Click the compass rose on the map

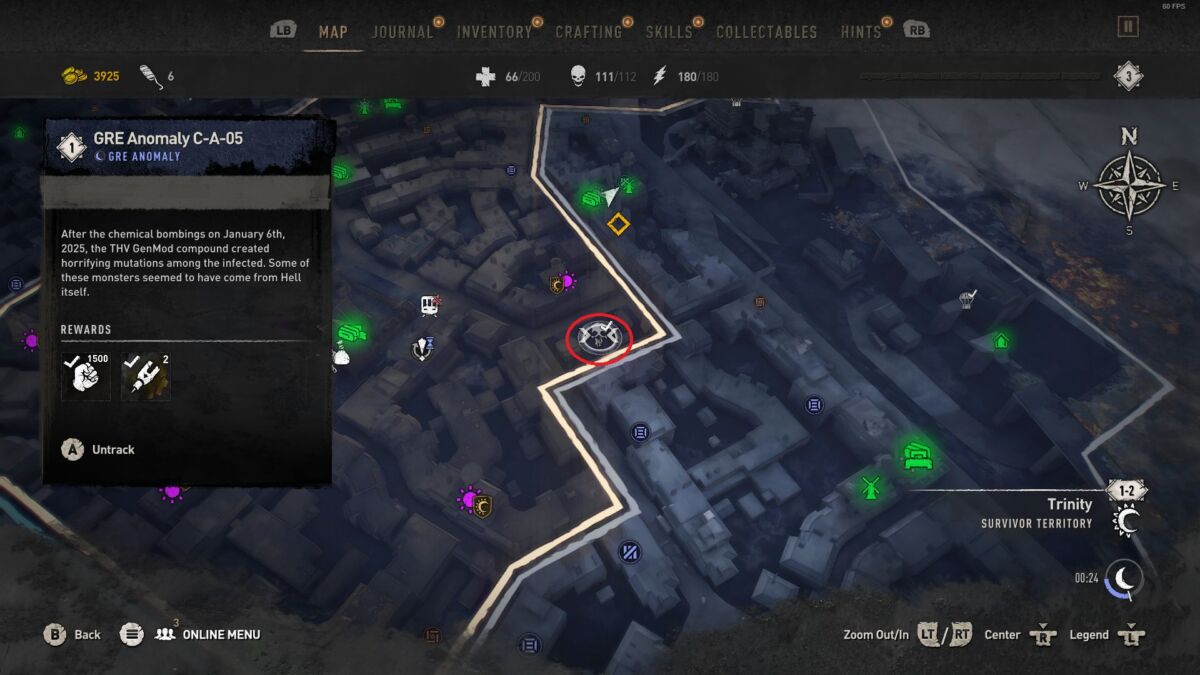[x=1128, y=184]
